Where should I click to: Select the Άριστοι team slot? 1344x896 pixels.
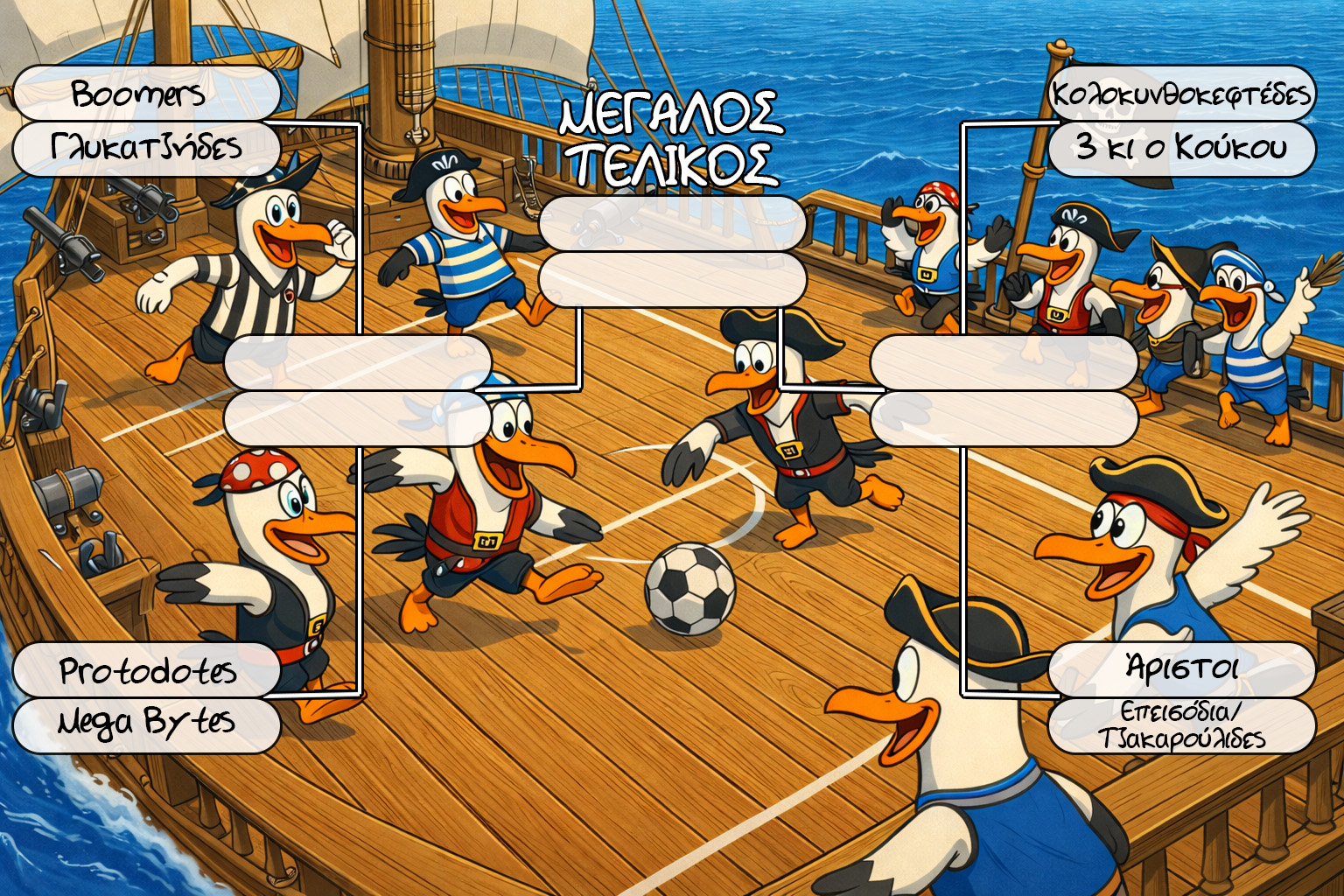click(x=1181, y=669)
